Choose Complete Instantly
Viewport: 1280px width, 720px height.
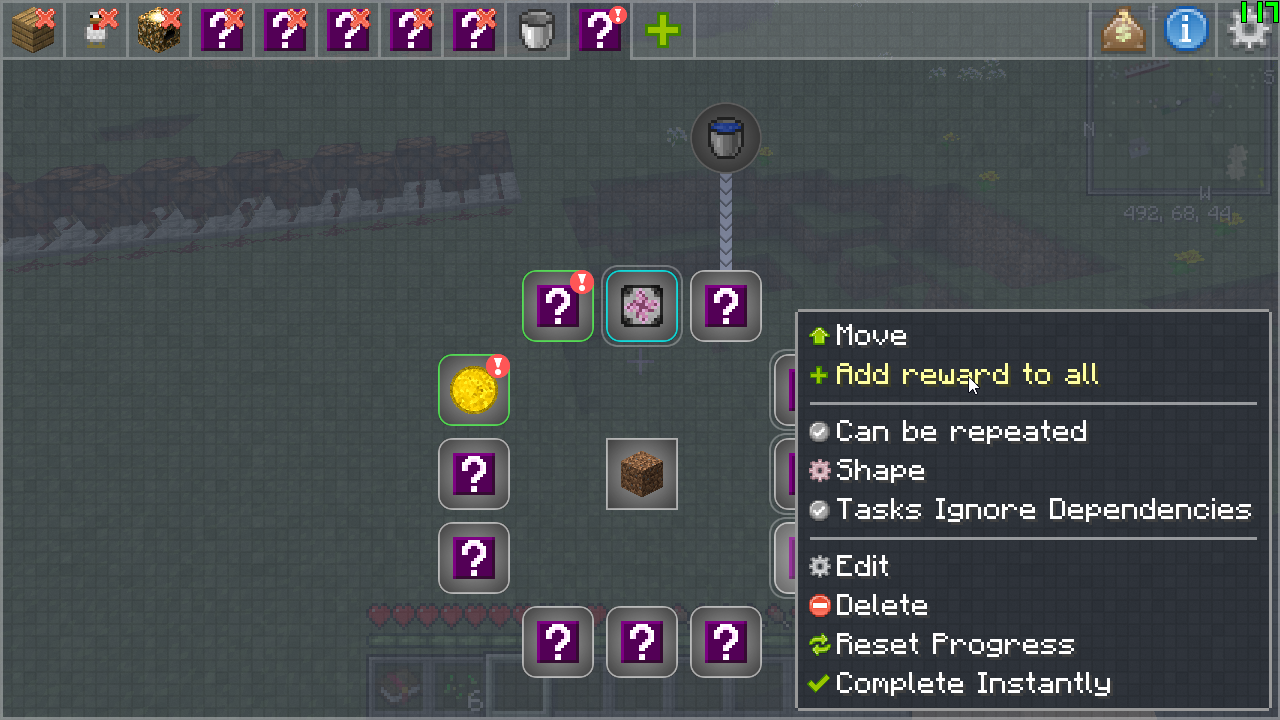(972, 684)
